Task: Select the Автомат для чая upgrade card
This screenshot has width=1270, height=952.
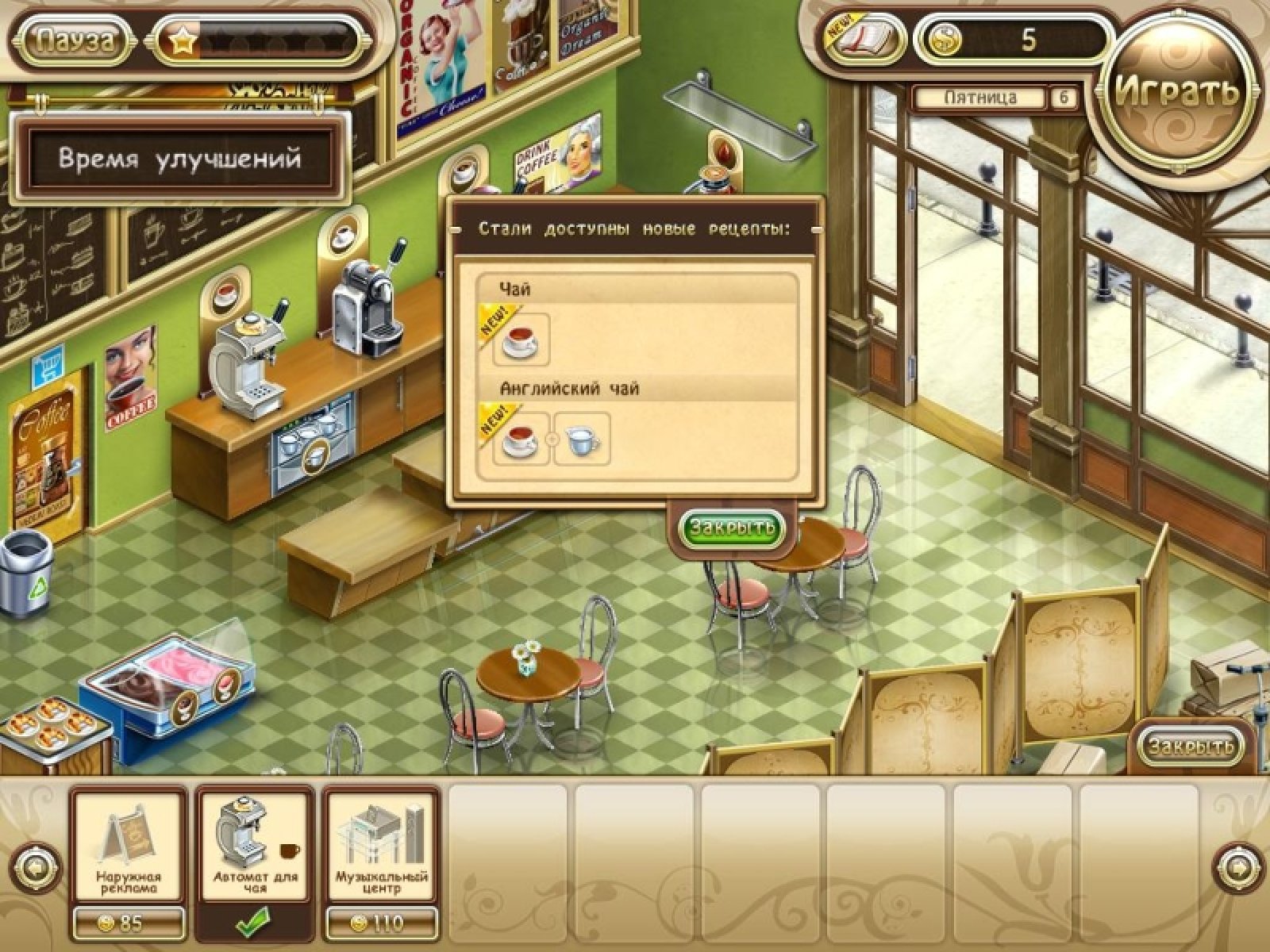Action: [x=256, y=847]
